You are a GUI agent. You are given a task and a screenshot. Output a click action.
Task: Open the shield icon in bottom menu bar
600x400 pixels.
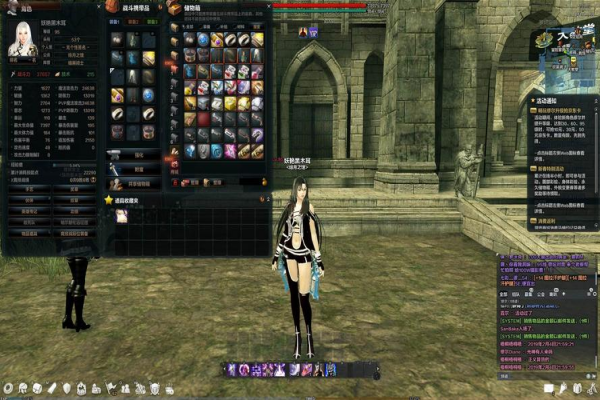tap(67, 388)
